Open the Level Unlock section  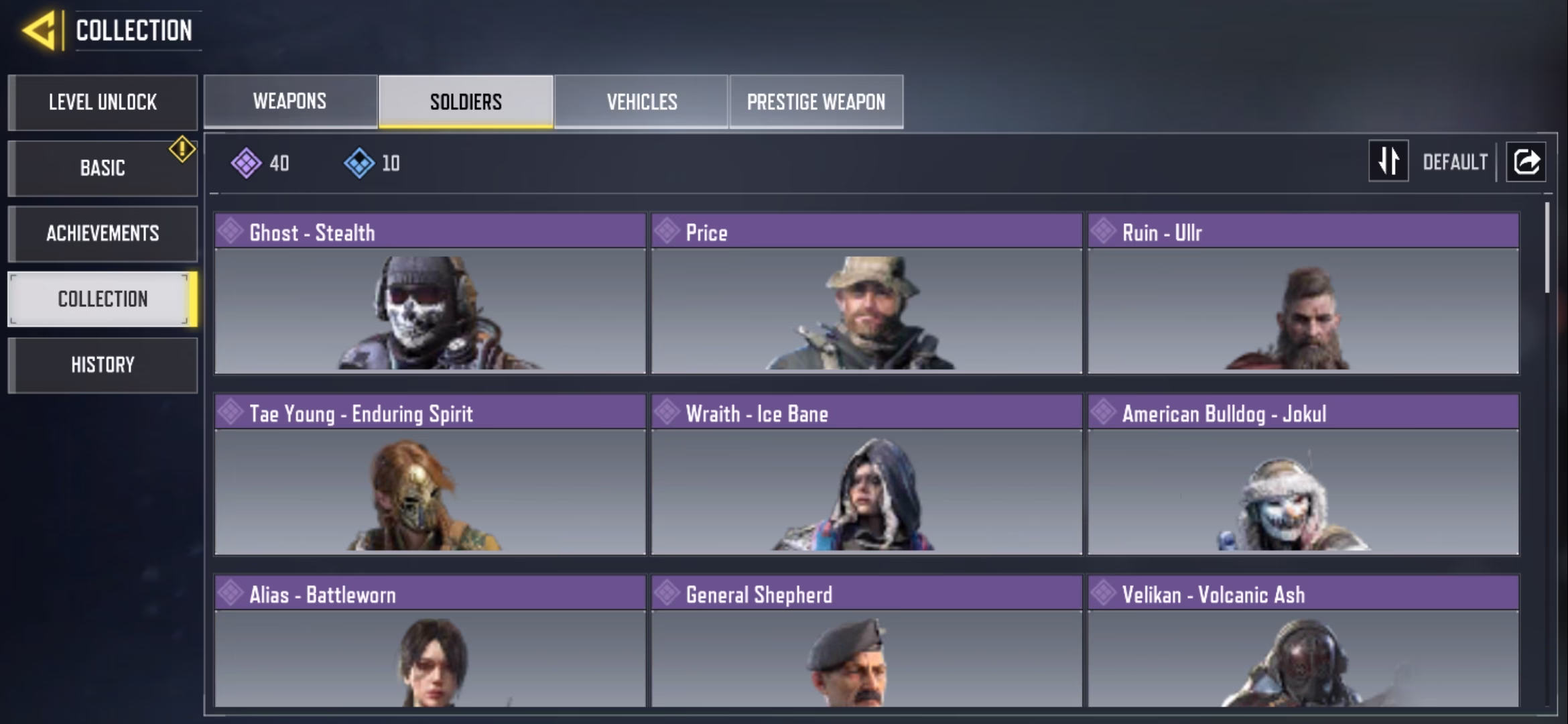103,103
